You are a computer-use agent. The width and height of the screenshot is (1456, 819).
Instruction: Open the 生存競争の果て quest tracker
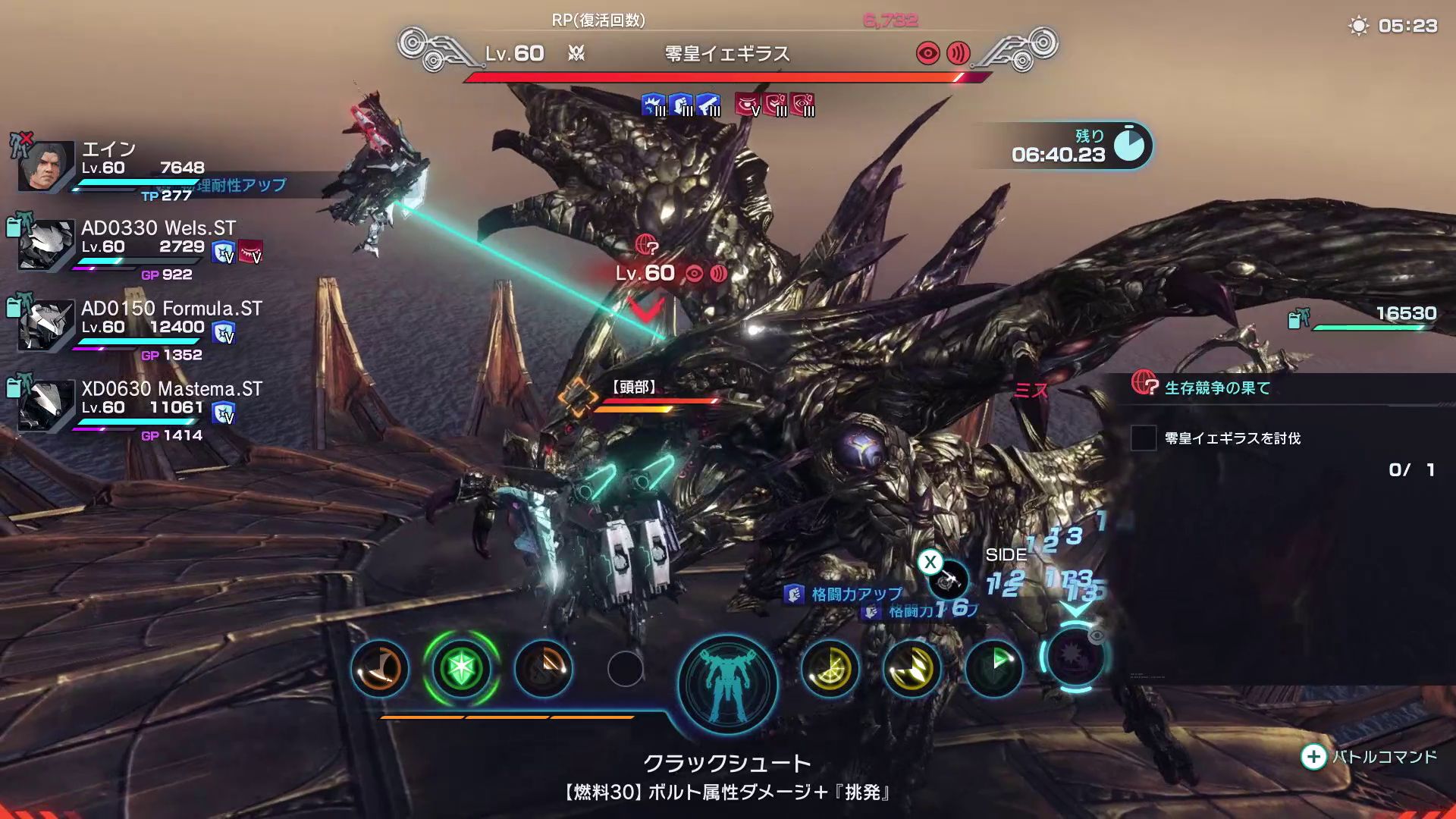point(1216,388)
